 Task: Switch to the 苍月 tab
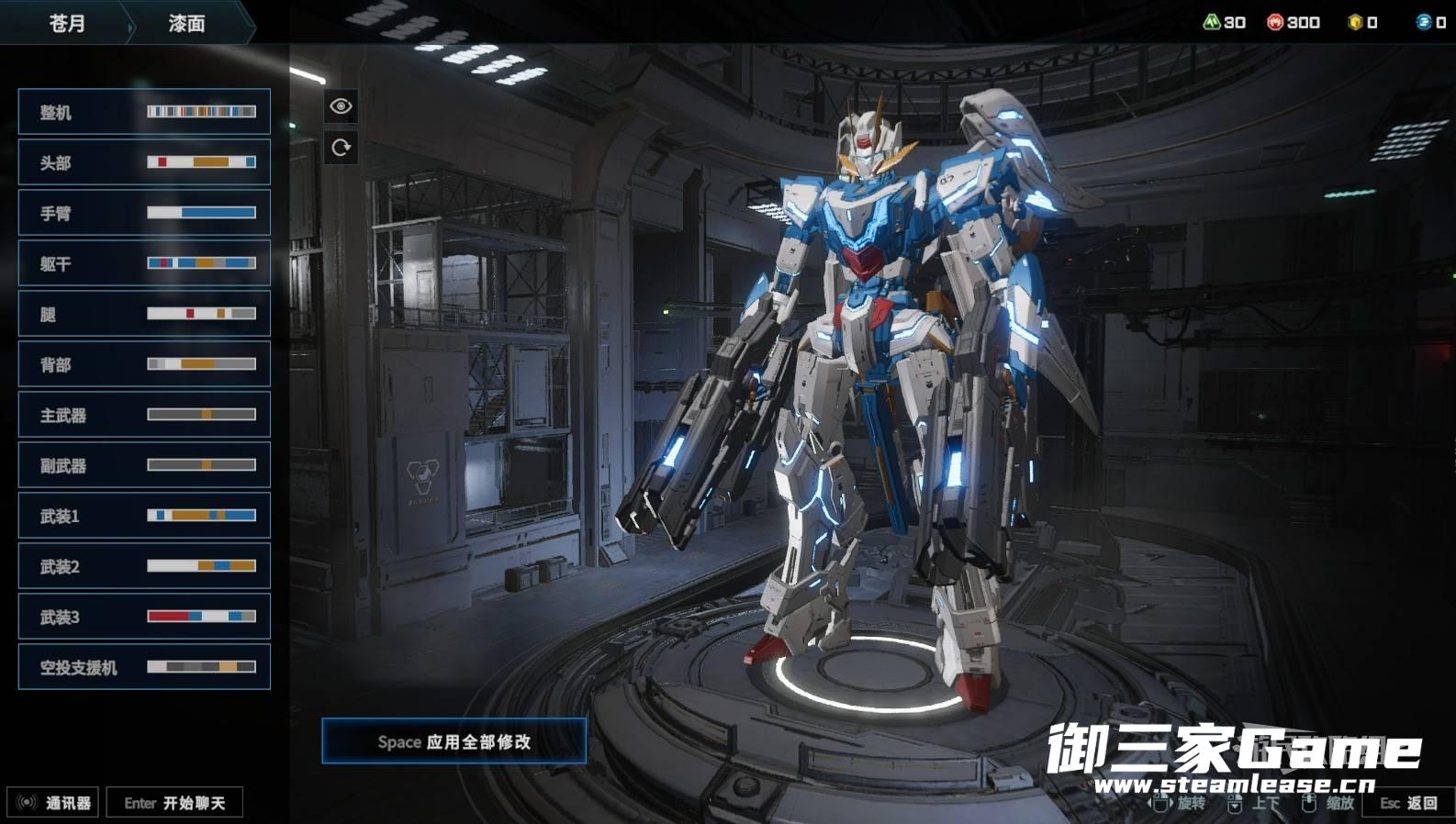(x=66, y=23)
